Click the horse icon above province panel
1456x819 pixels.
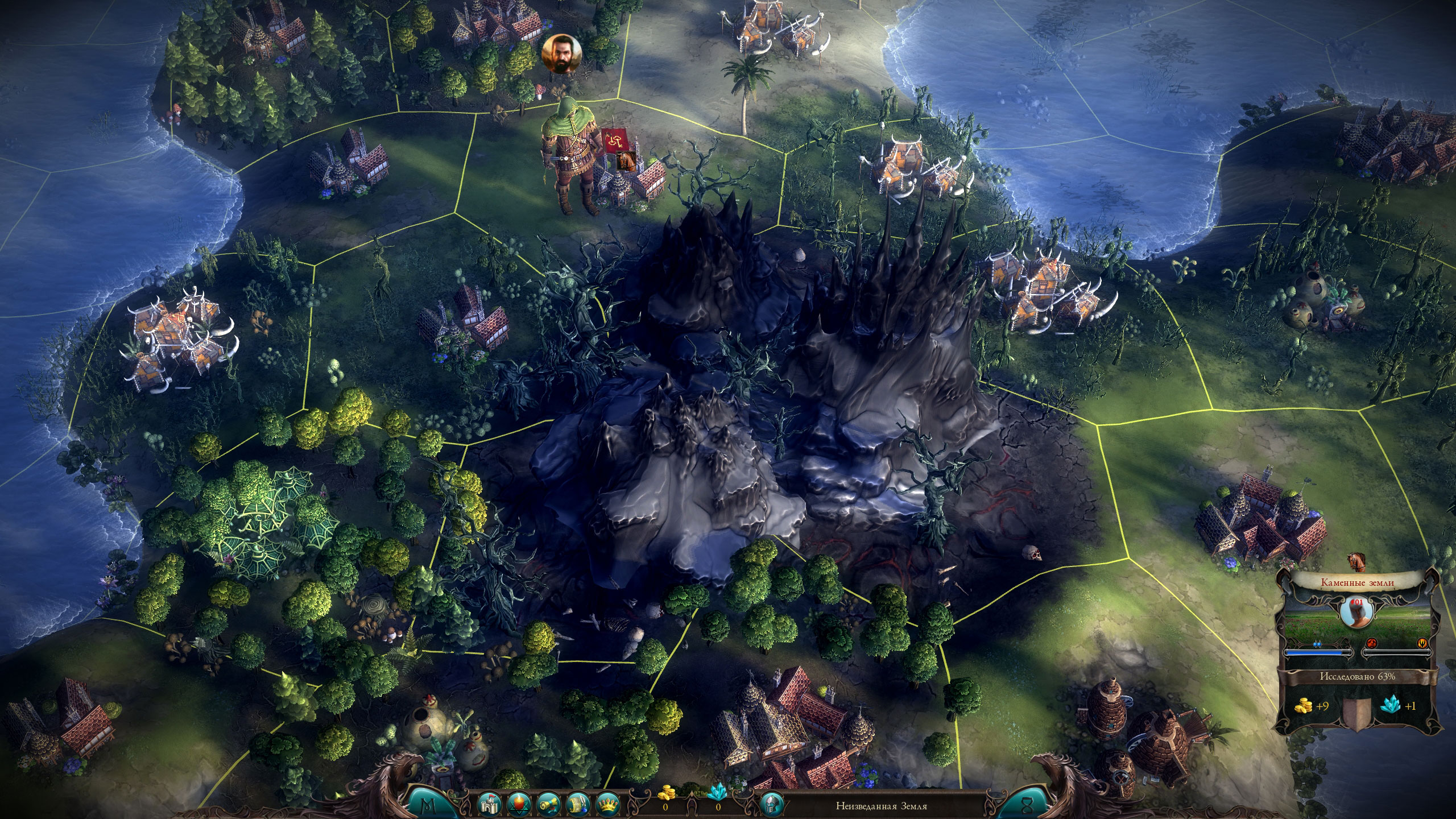click(x=1357, y=561)
